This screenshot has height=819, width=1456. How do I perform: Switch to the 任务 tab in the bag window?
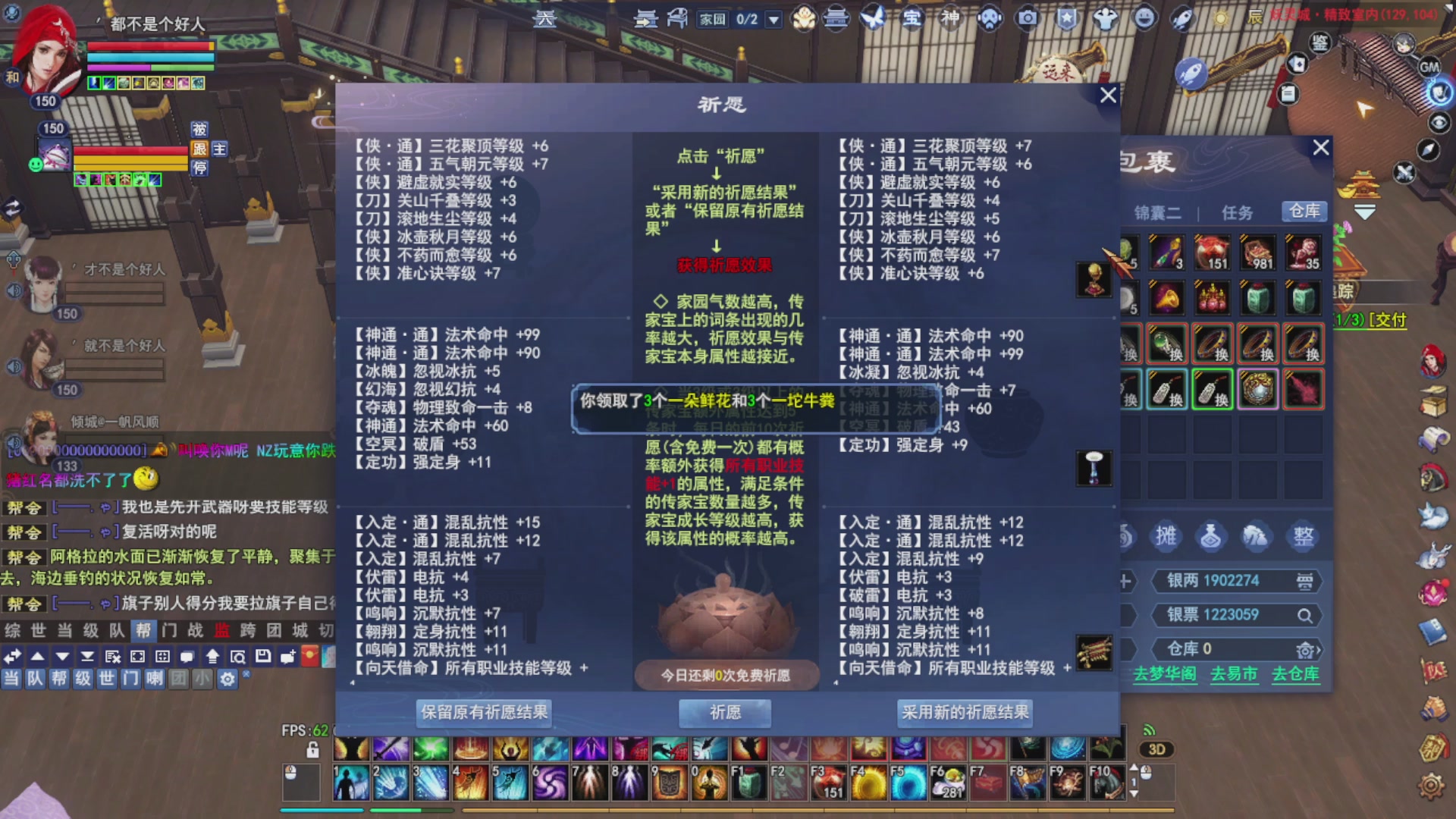1238,212
